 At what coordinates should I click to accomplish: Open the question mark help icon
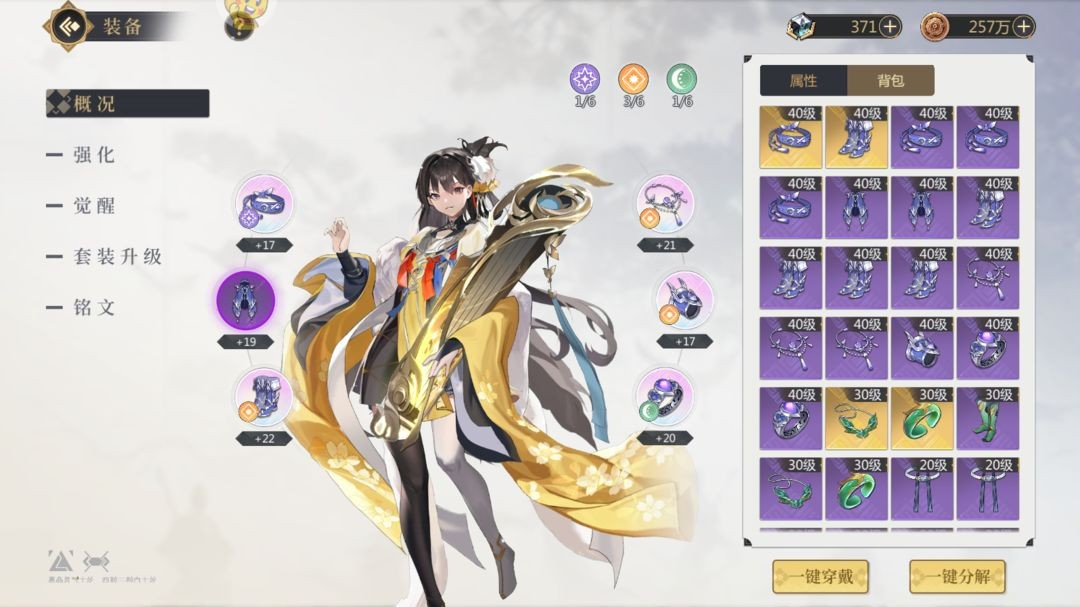pos(239,26)
